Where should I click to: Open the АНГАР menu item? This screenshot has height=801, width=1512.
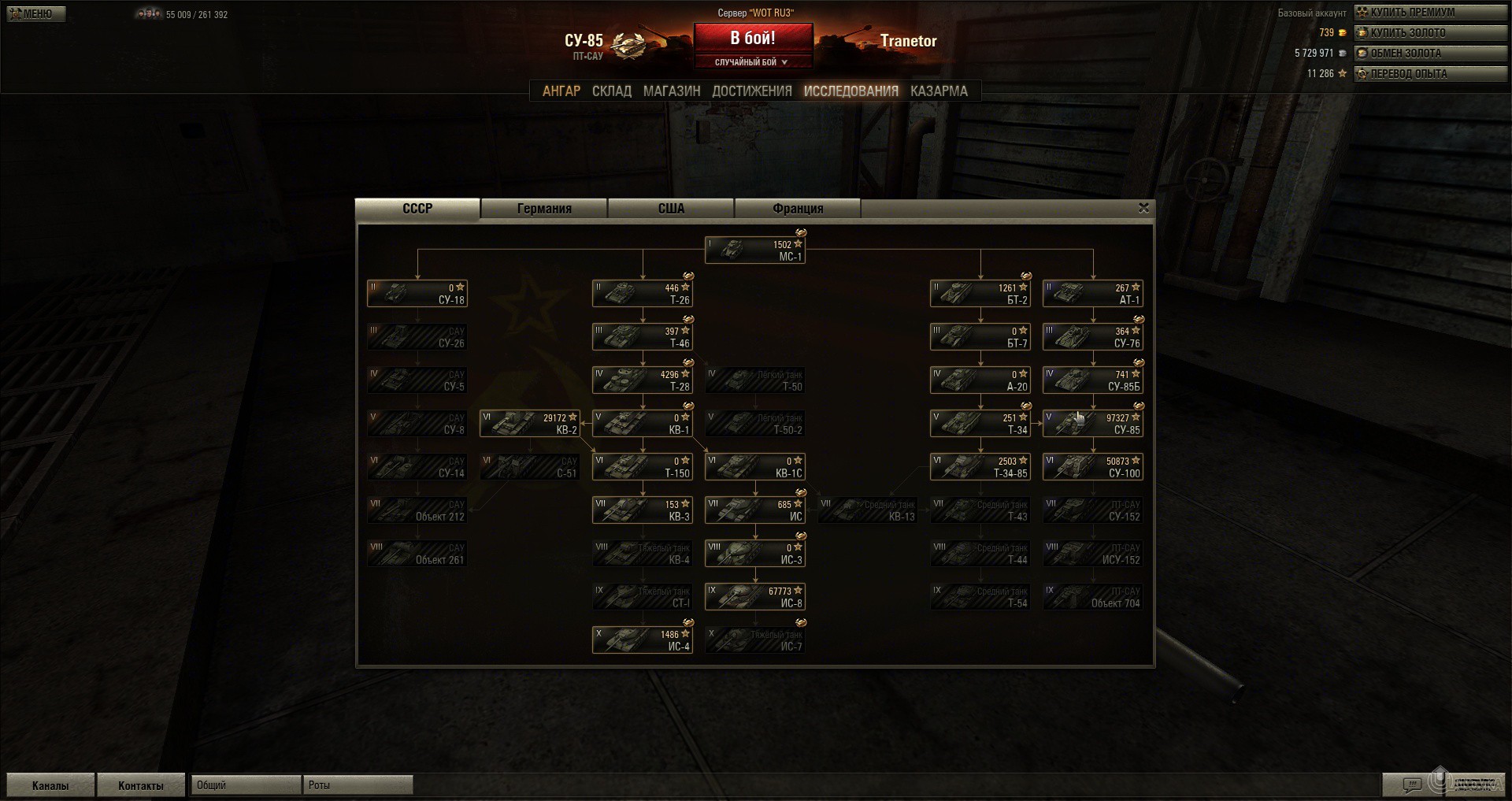coord(561,91)
